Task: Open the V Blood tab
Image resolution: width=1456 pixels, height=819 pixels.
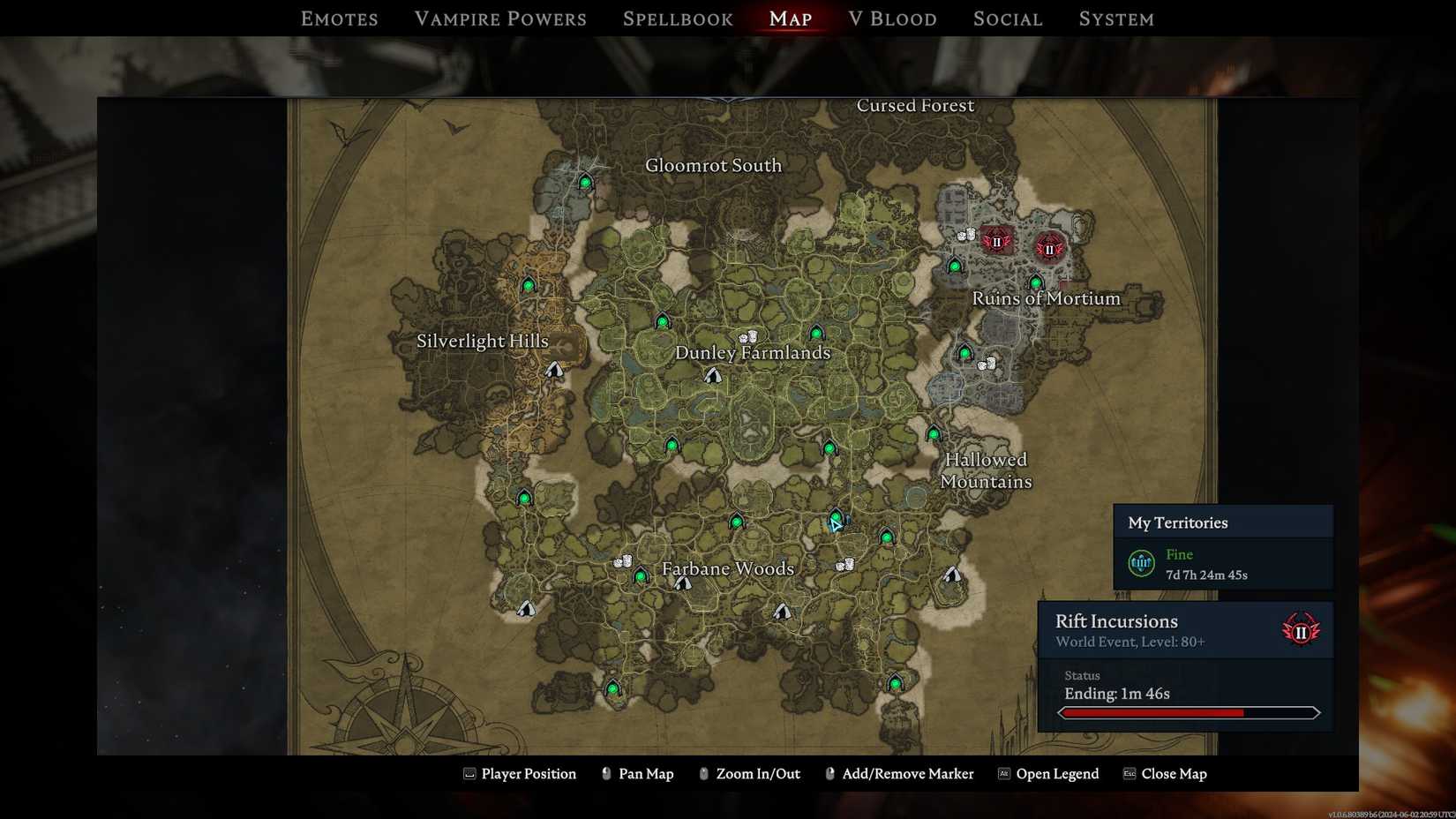Action: (892, 18)
